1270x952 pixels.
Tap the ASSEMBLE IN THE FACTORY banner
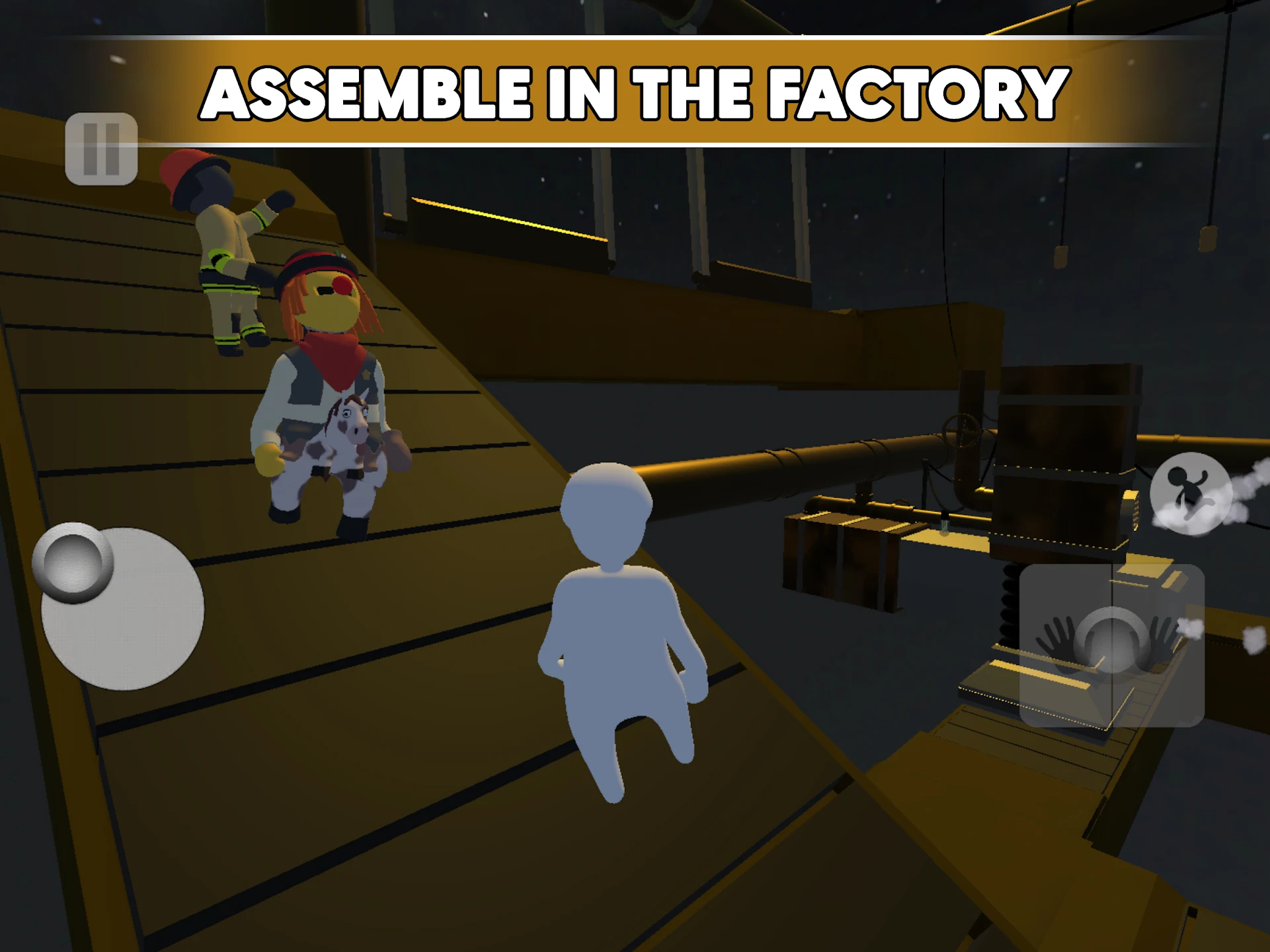click(x=635, y=93)
